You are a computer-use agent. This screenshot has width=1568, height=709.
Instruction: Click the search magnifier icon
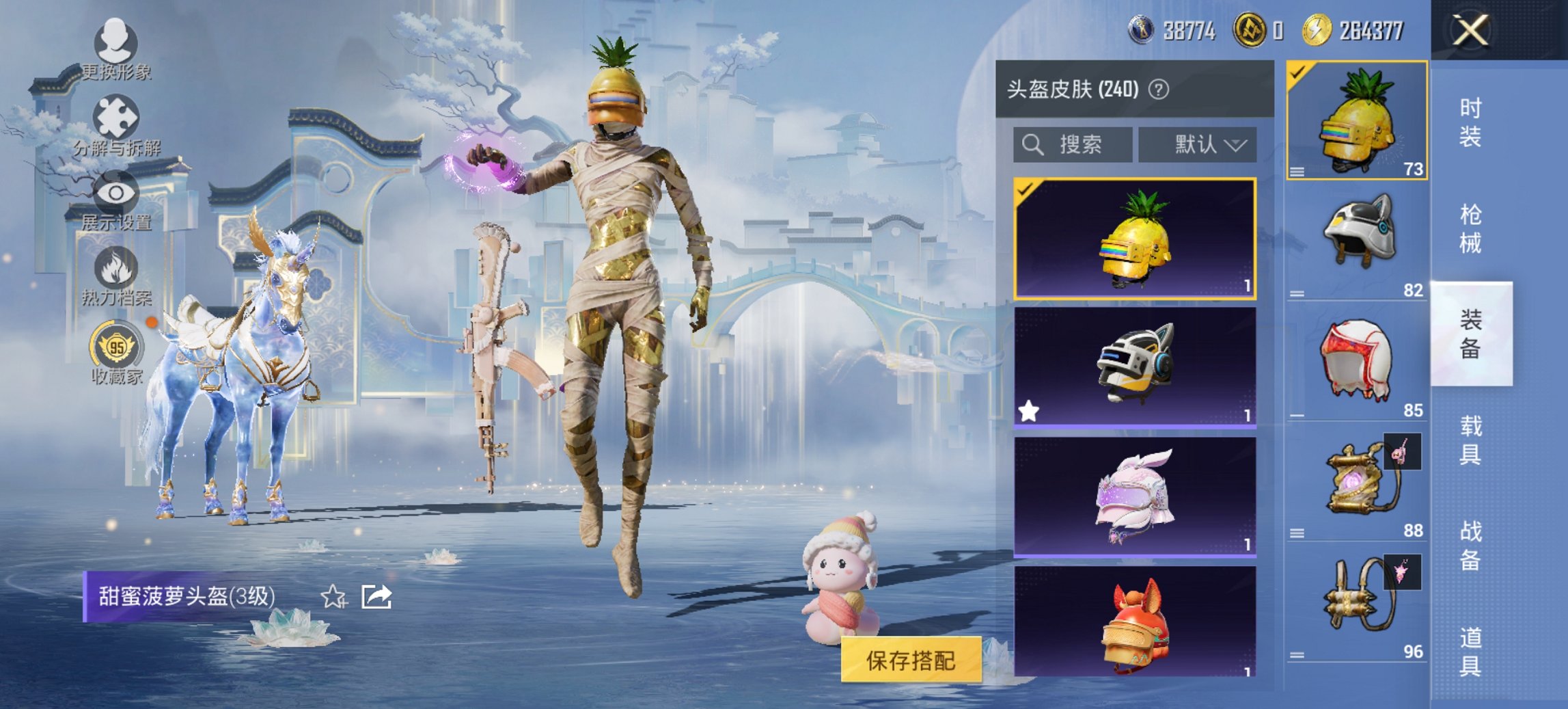[1032, 145]
